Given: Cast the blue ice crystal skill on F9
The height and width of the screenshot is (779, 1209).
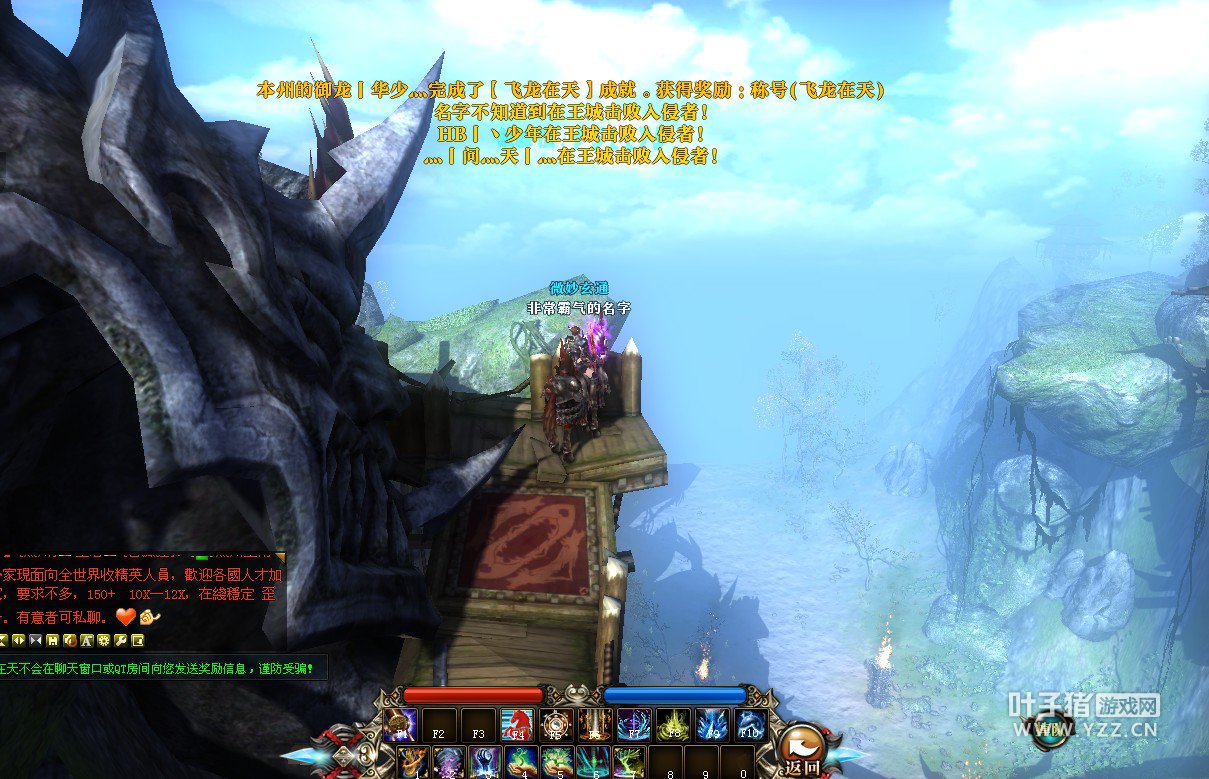Looking at the screenshot, I should coord(712,724).
